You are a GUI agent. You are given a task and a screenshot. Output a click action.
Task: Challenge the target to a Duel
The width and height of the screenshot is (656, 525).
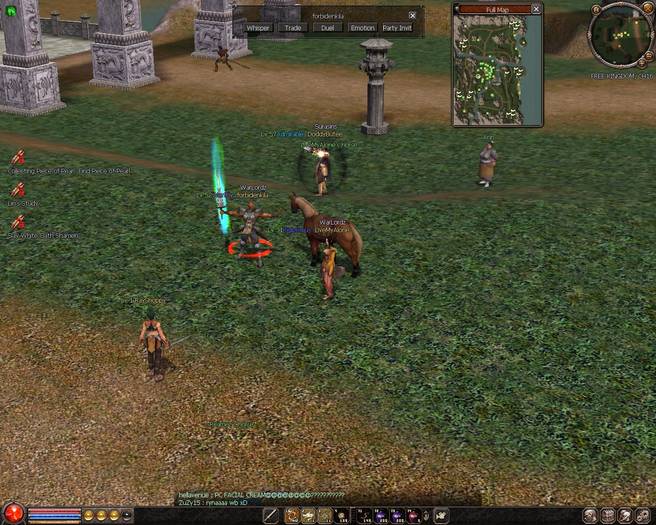tap(326, 28)
